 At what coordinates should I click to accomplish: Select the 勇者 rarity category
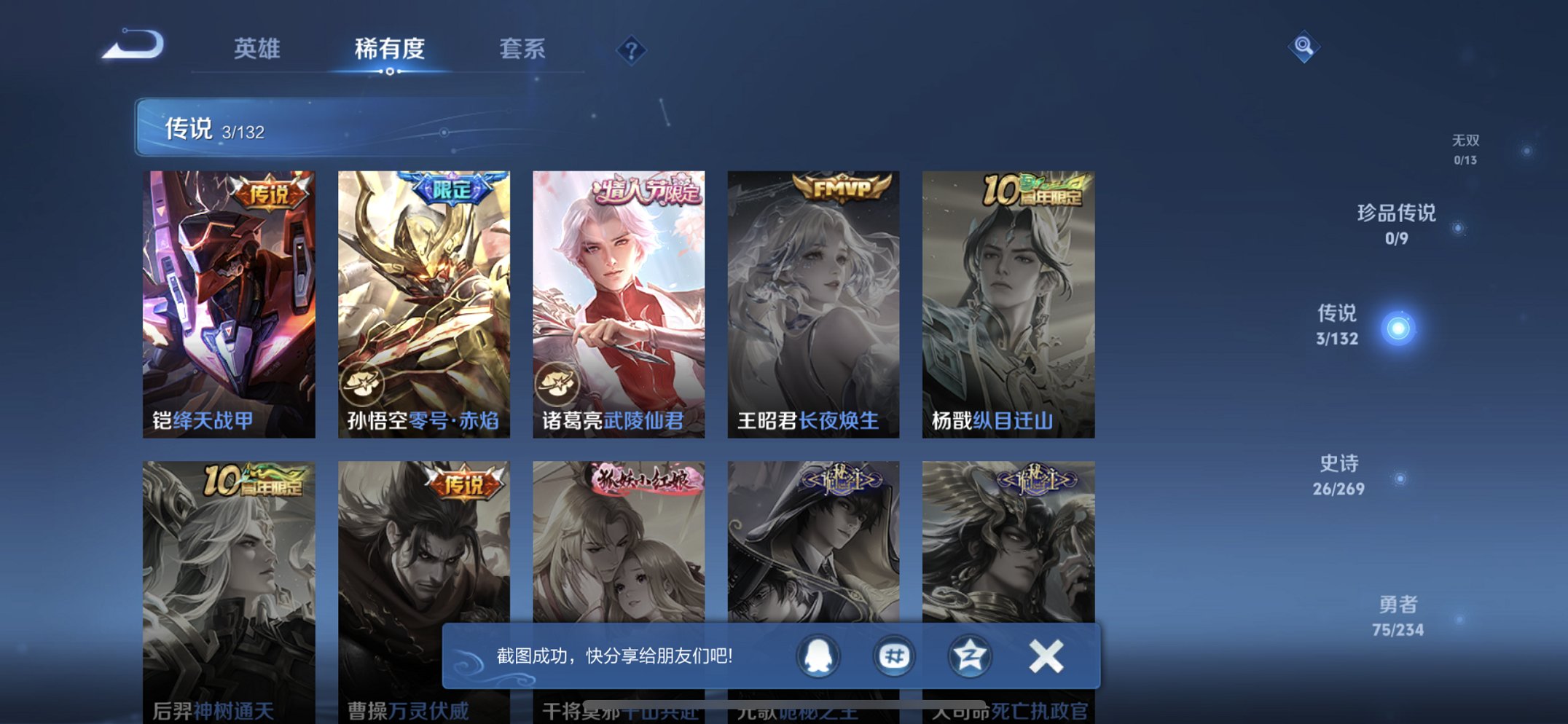1400,615
